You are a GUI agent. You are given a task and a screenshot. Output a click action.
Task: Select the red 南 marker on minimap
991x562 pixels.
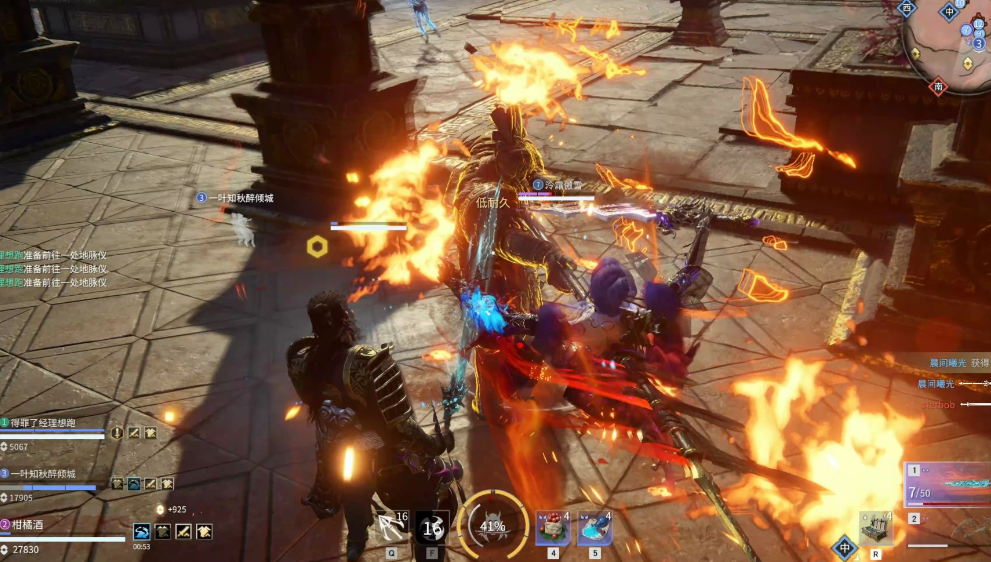(x=938, y=87)
